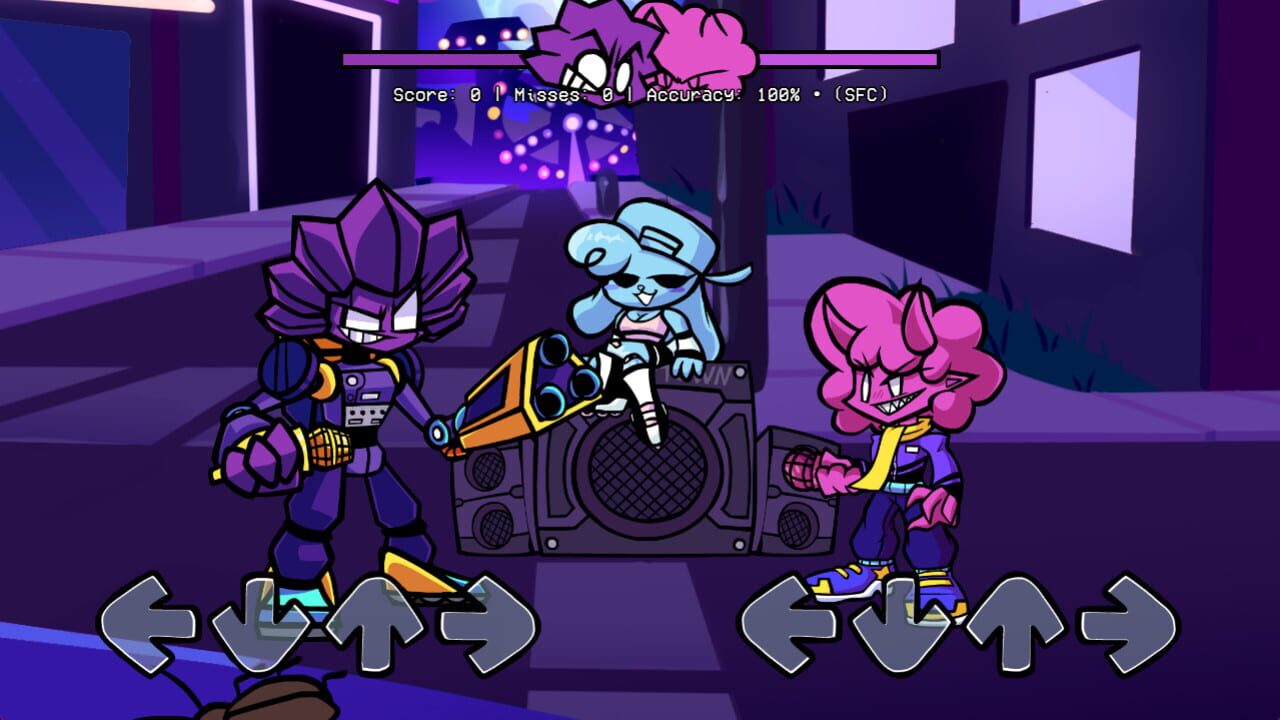Click the purple health bar
Viewport: 1280px width, 720px height.
coord(450,60)
